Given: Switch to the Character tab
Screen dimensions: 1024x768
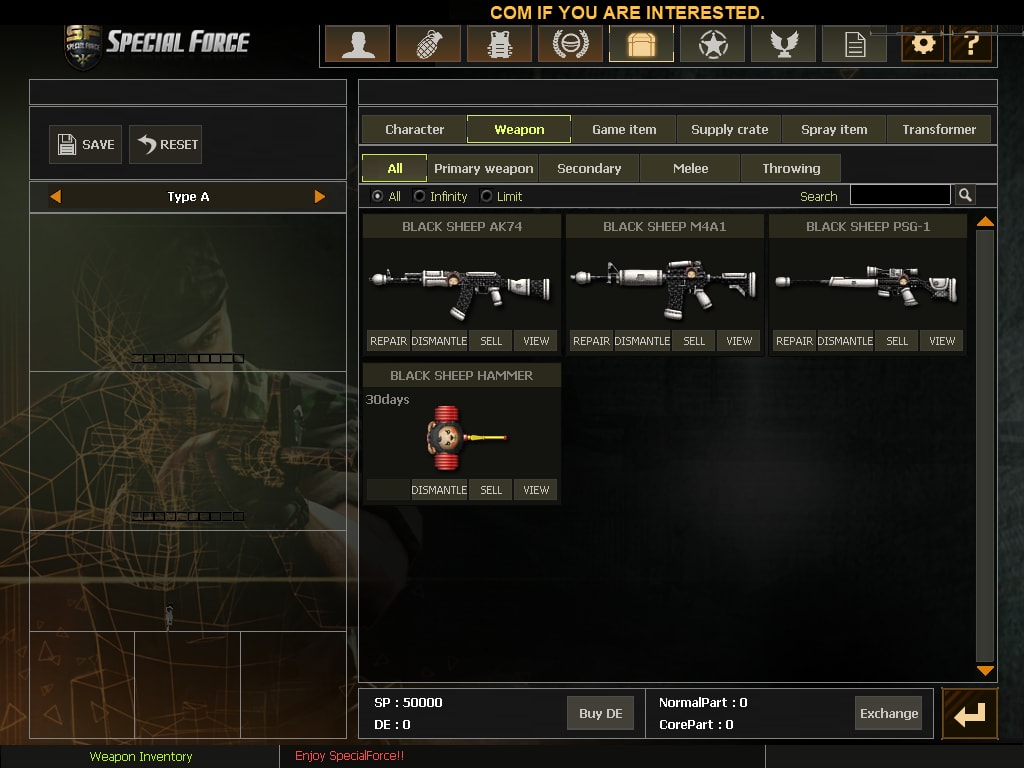Looking at the screenshot, I should point(414,129).
